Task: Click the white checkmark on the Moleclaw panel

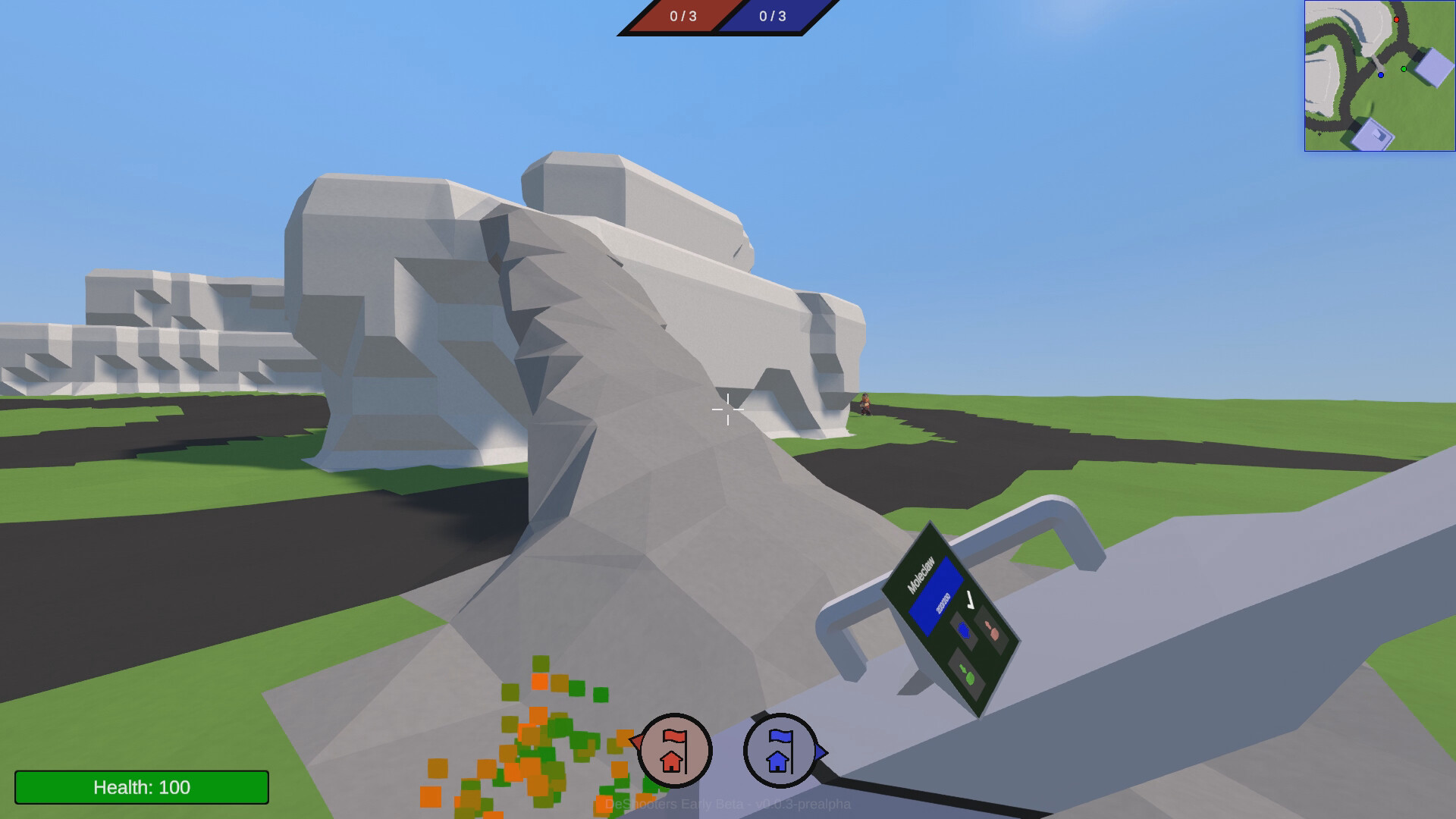Action: [x=969, y=600]
